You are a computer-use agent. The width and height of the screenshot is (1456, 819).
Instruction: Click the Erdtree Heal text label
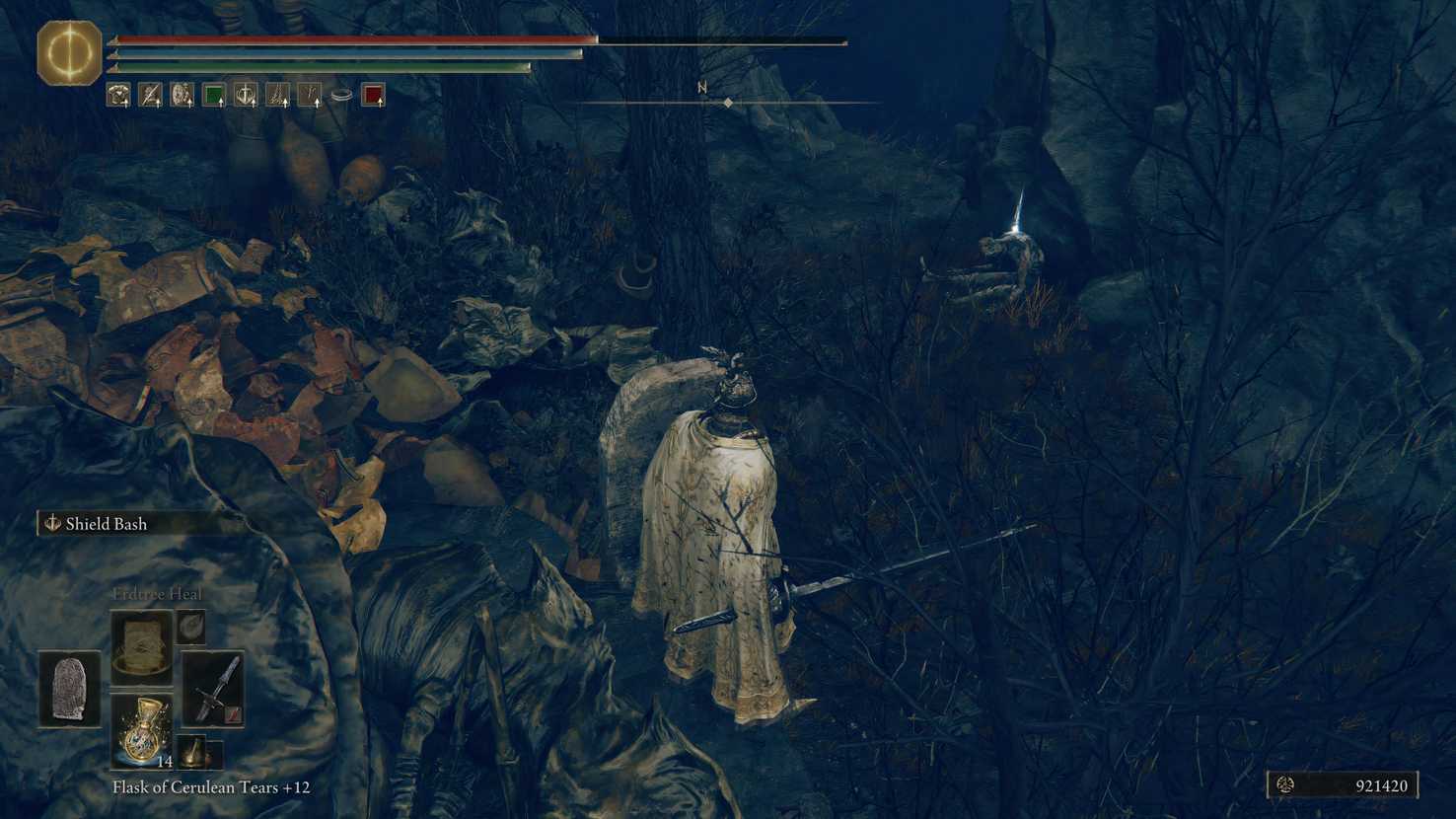tap(158, 594)
